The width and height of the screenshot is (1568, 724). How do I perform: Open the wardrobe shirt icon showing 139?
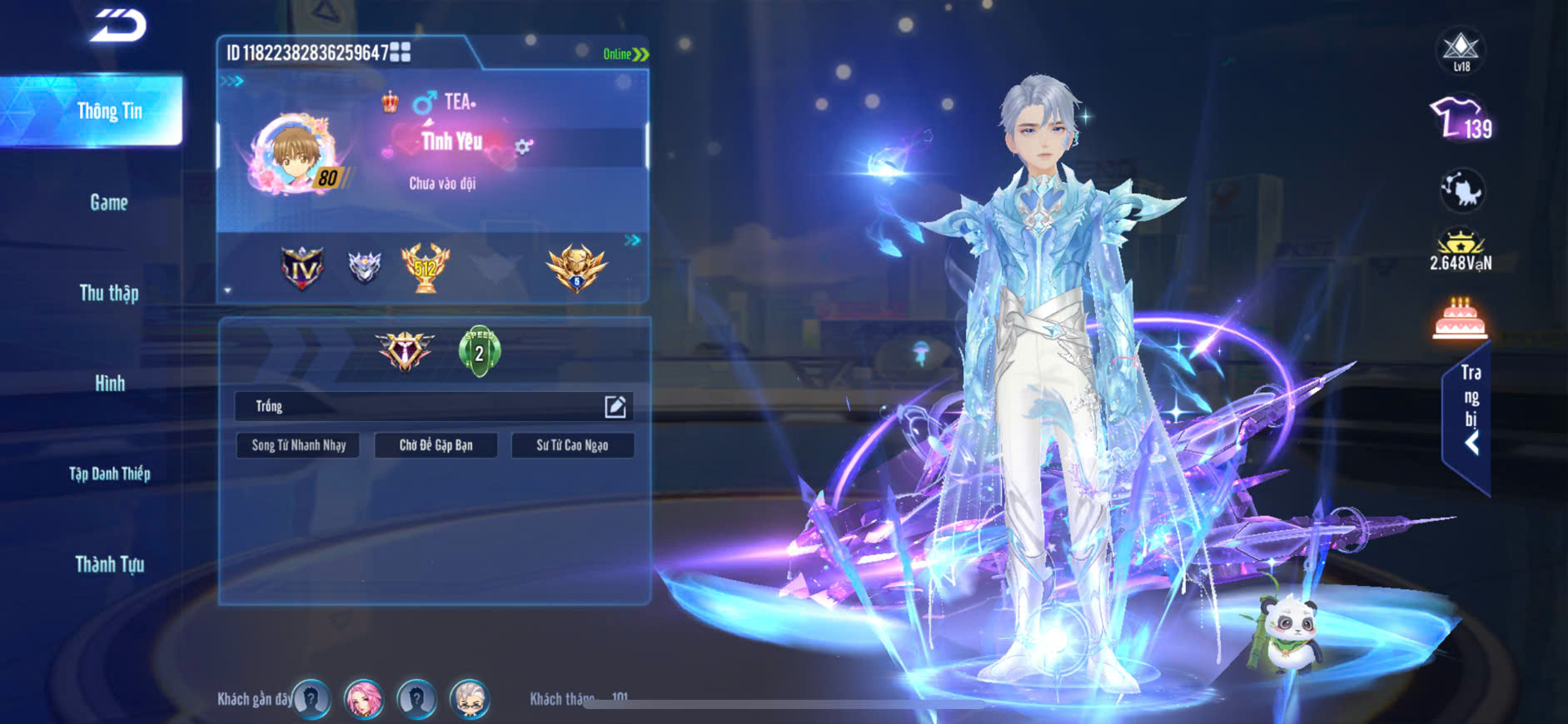pos(1460,119)
